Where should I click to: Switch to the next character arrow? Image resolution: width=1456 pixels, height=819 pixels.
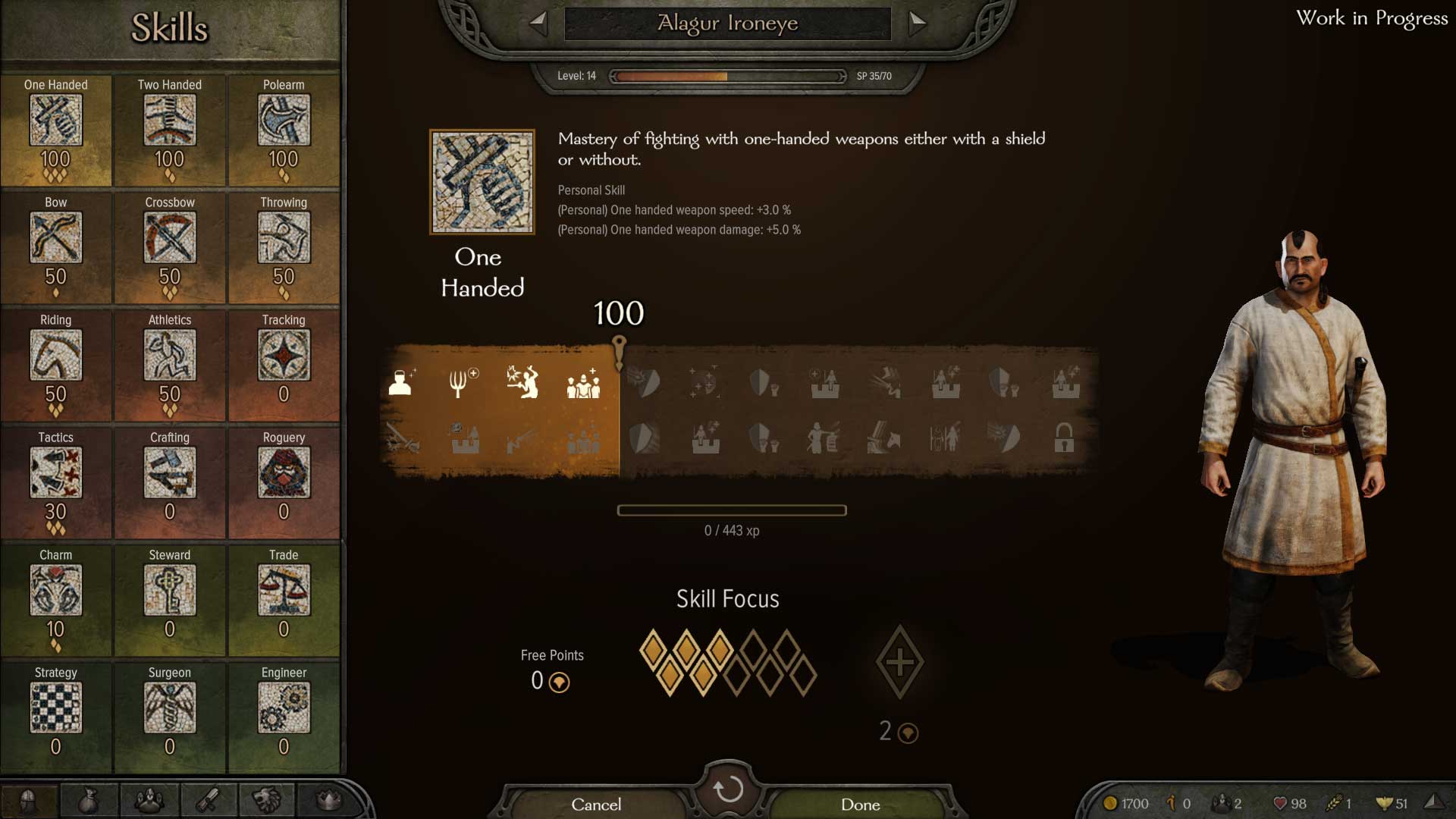918,22
